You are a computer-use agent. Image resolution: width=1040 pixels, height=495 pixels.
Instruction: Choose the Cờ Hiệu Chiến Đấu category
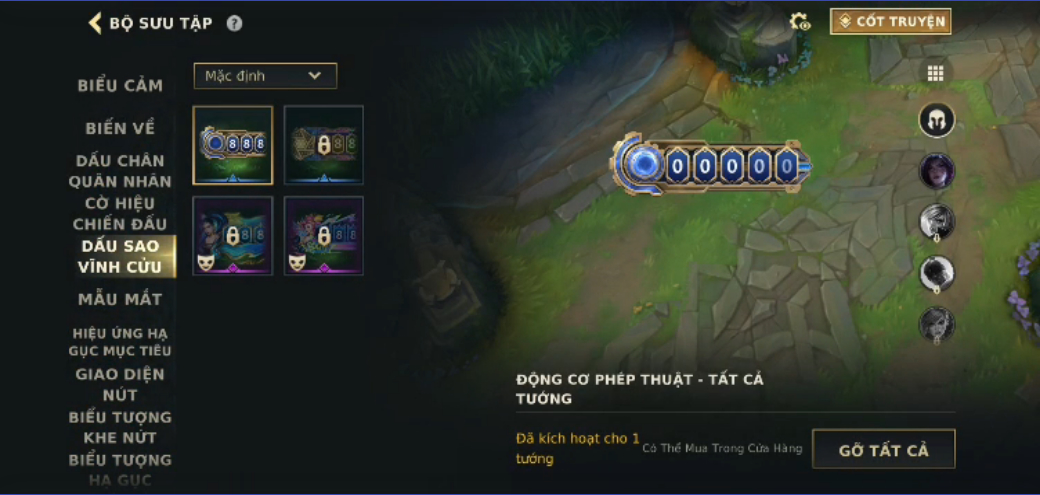(120, 214)
